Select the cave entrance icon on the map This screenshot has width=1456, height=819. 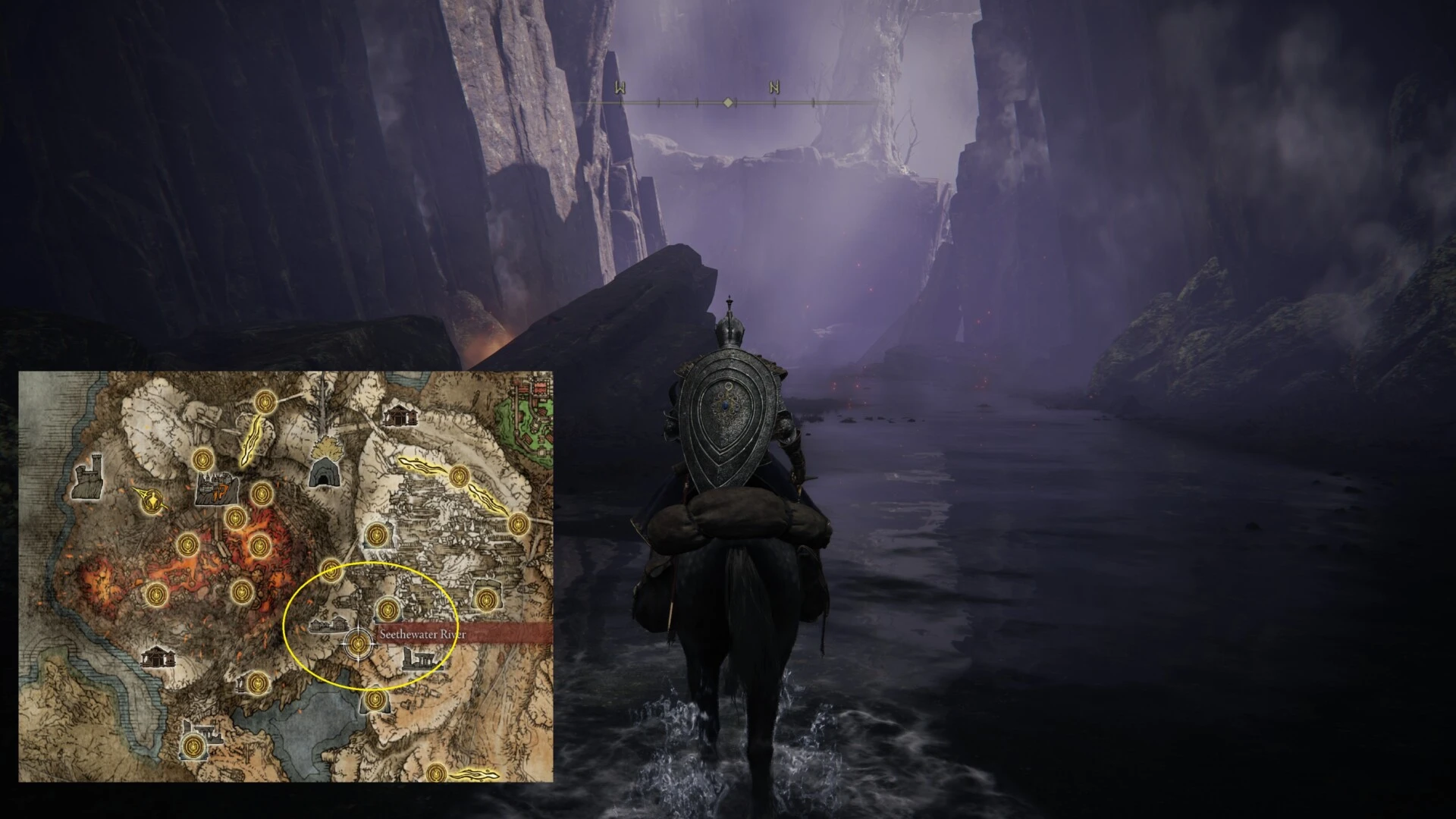pos(324,472)
